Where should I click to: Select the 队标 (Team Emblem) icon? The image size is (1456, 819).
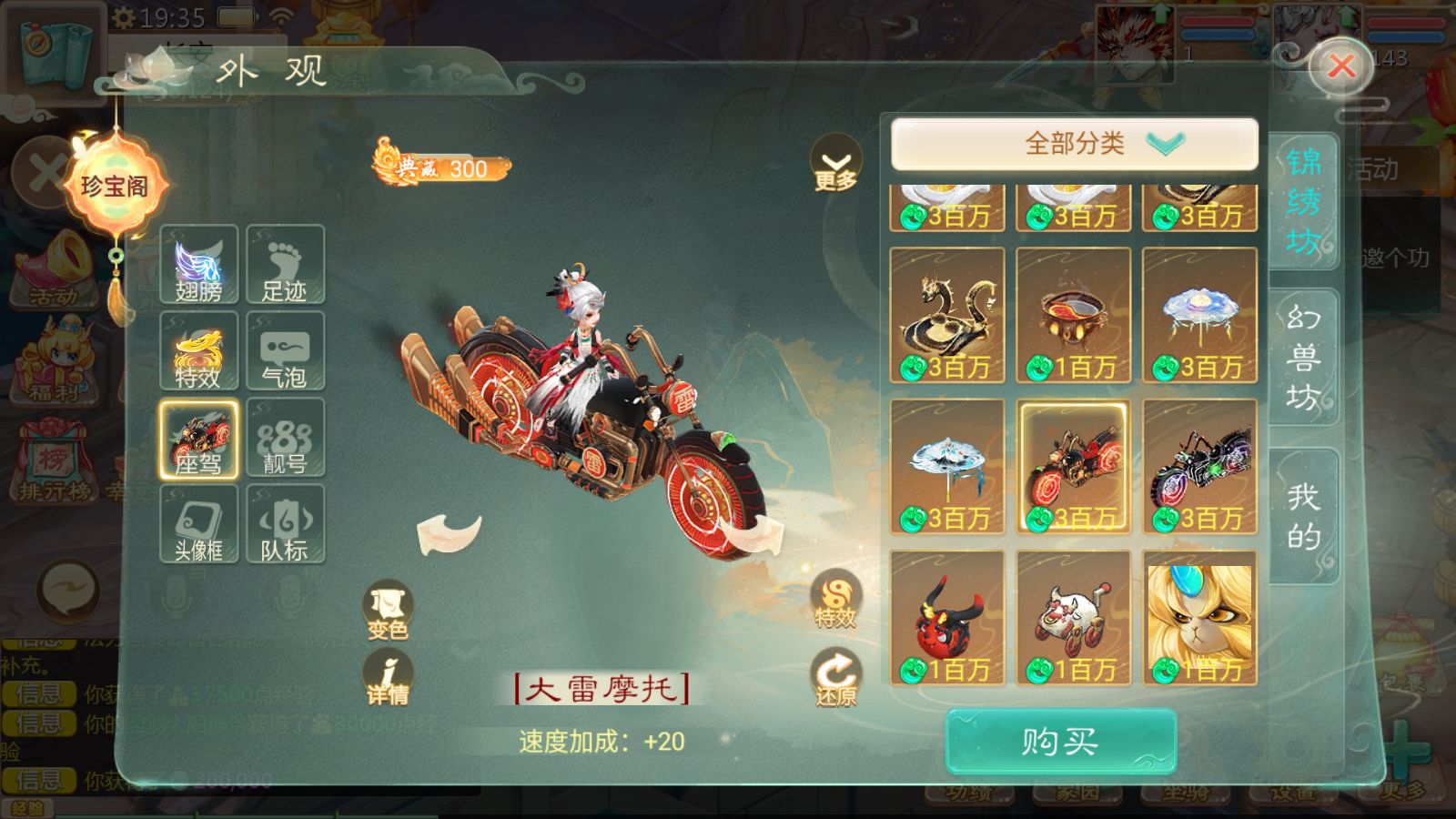pos(286,525)
